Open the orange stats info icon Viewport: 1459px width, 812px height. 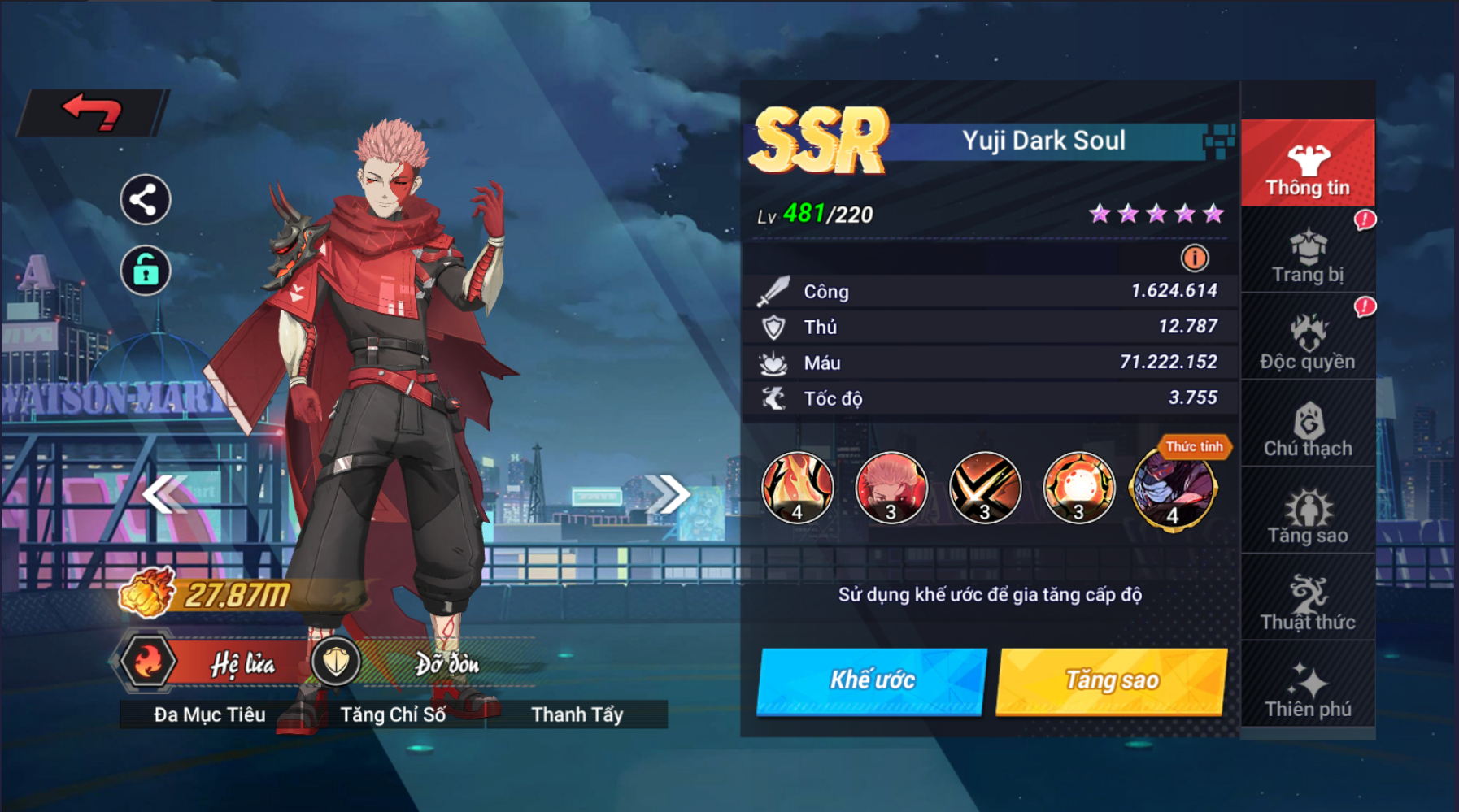coord(1194,258)
